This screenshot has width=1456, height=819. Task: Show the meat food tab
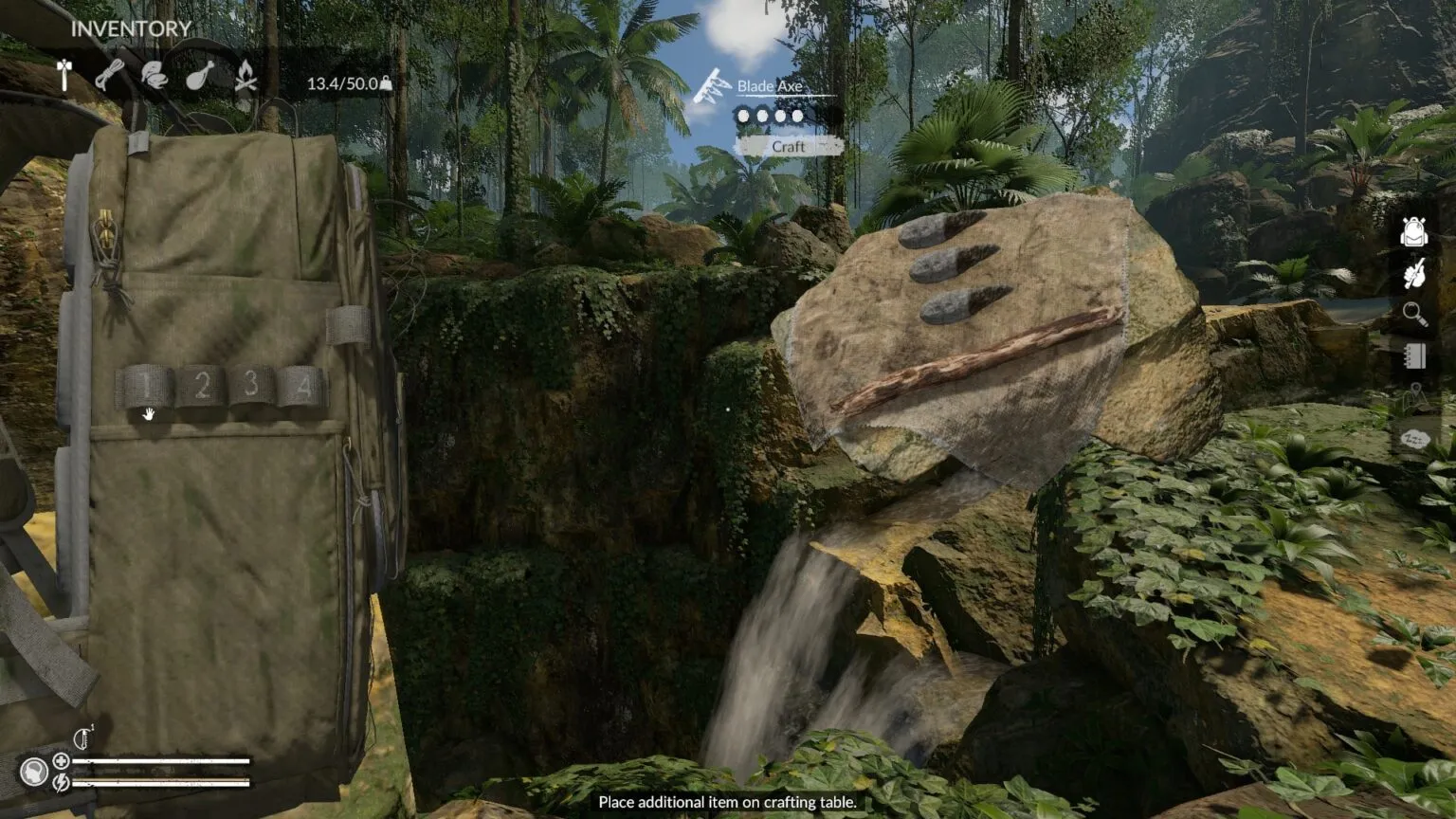tap(199, 76)
